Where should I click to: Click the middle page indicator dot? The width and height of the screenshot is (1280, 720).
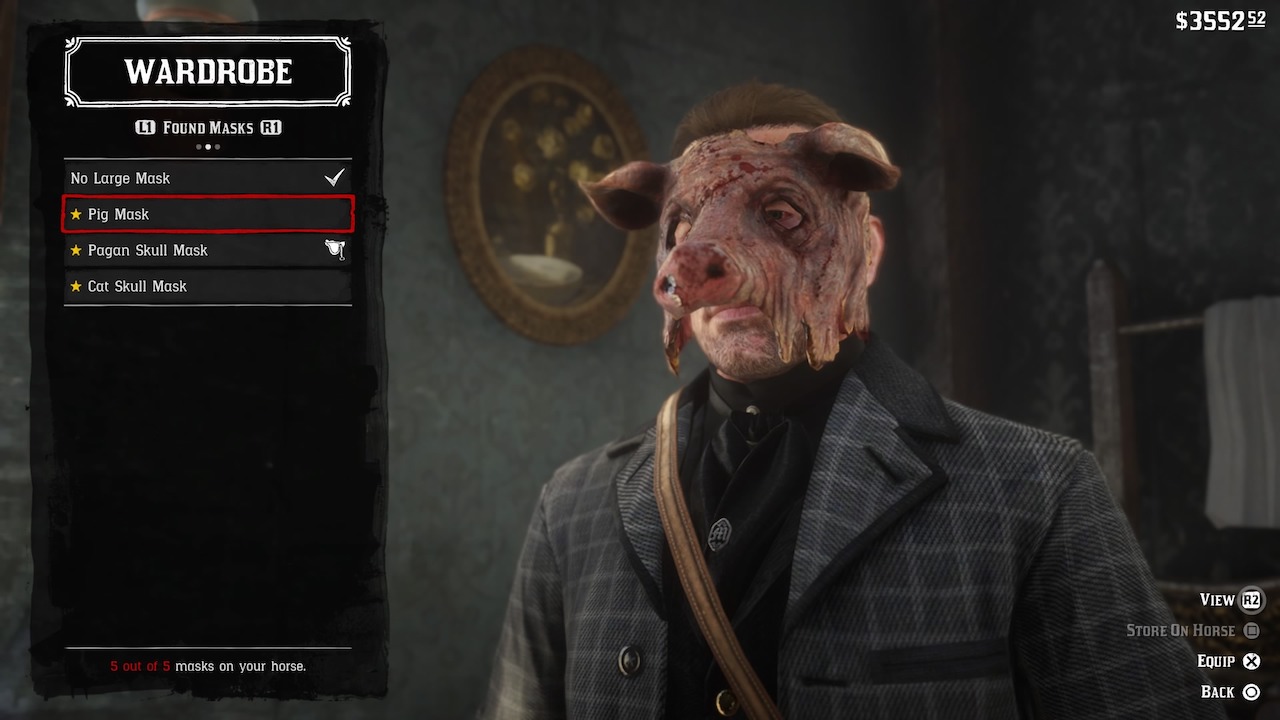pyautogui.click(x=208, y=145)
